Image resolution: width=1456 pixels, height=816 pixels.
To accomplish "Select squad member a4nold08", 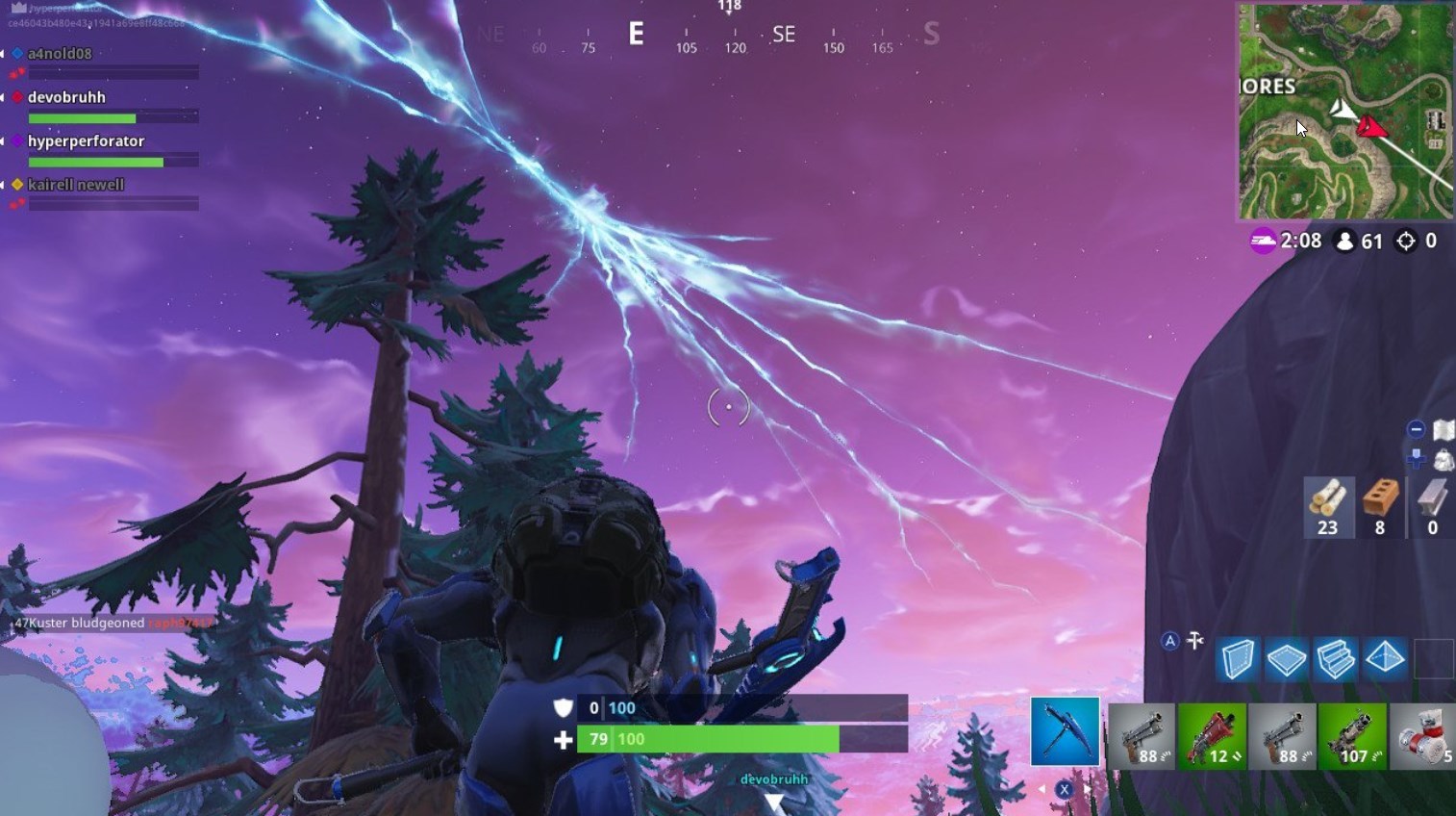I will tap(60, 54).
